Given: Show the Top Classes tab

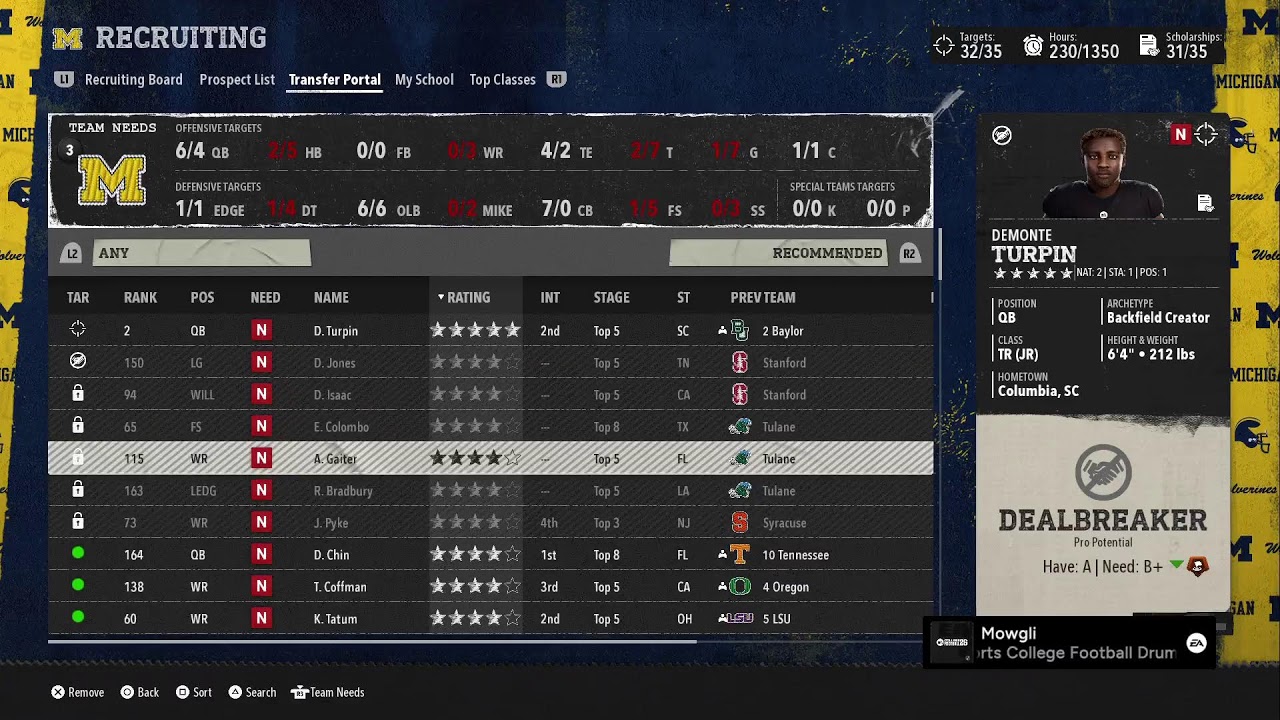Looking at the screenshot, I should point(502,80).
